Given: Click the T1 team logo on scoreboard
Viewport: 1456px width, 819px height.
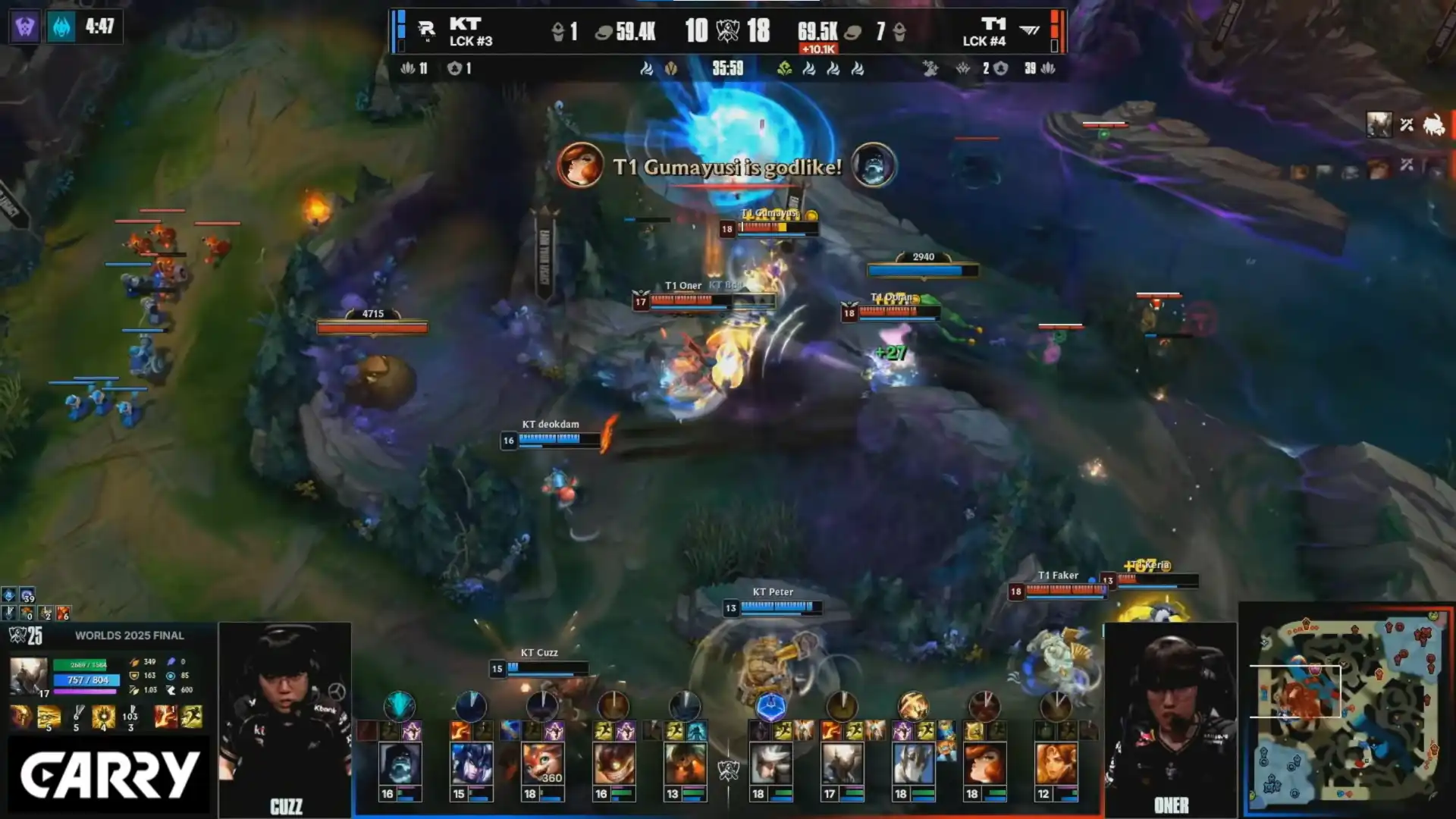Looking at the screenshot, I should click(x=1029, y=30).
